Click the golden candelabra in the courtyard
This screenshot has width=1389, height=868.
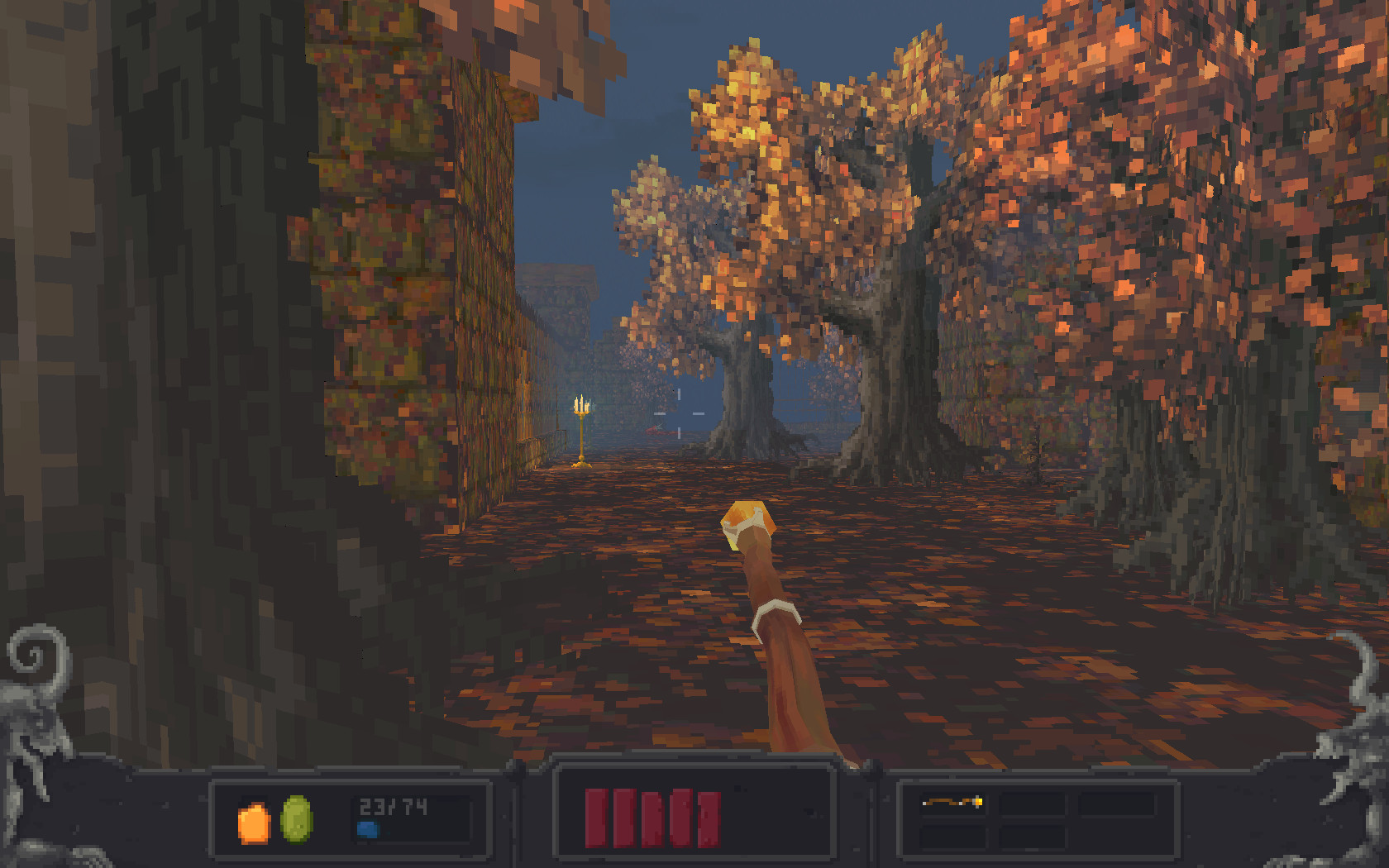coord(581,430)
